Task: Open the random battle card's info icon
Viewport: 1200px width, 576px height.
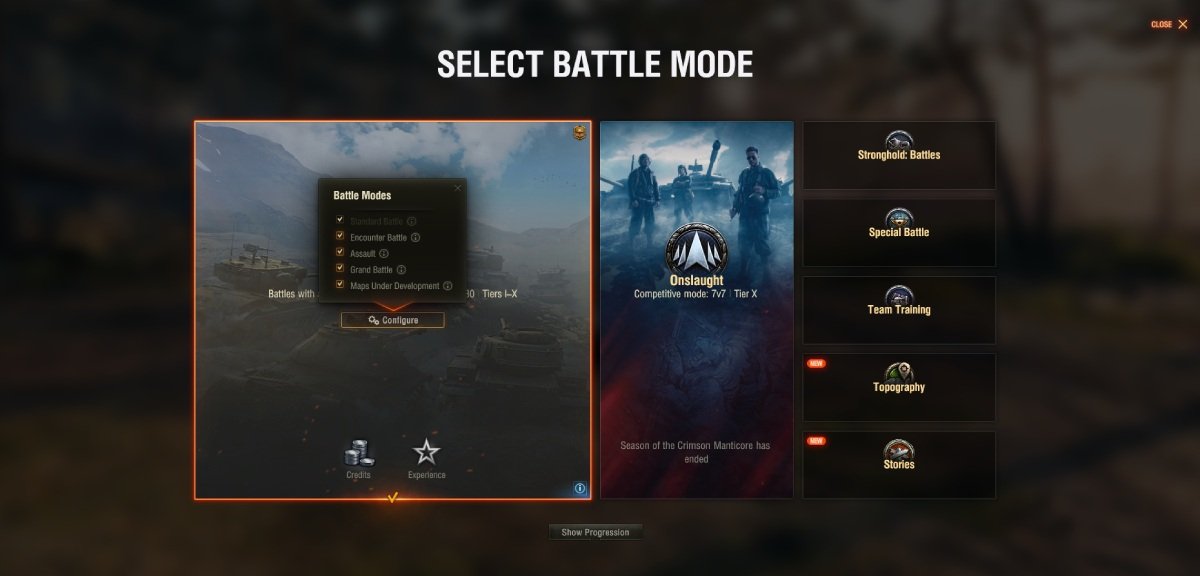Action: (580, 489)
